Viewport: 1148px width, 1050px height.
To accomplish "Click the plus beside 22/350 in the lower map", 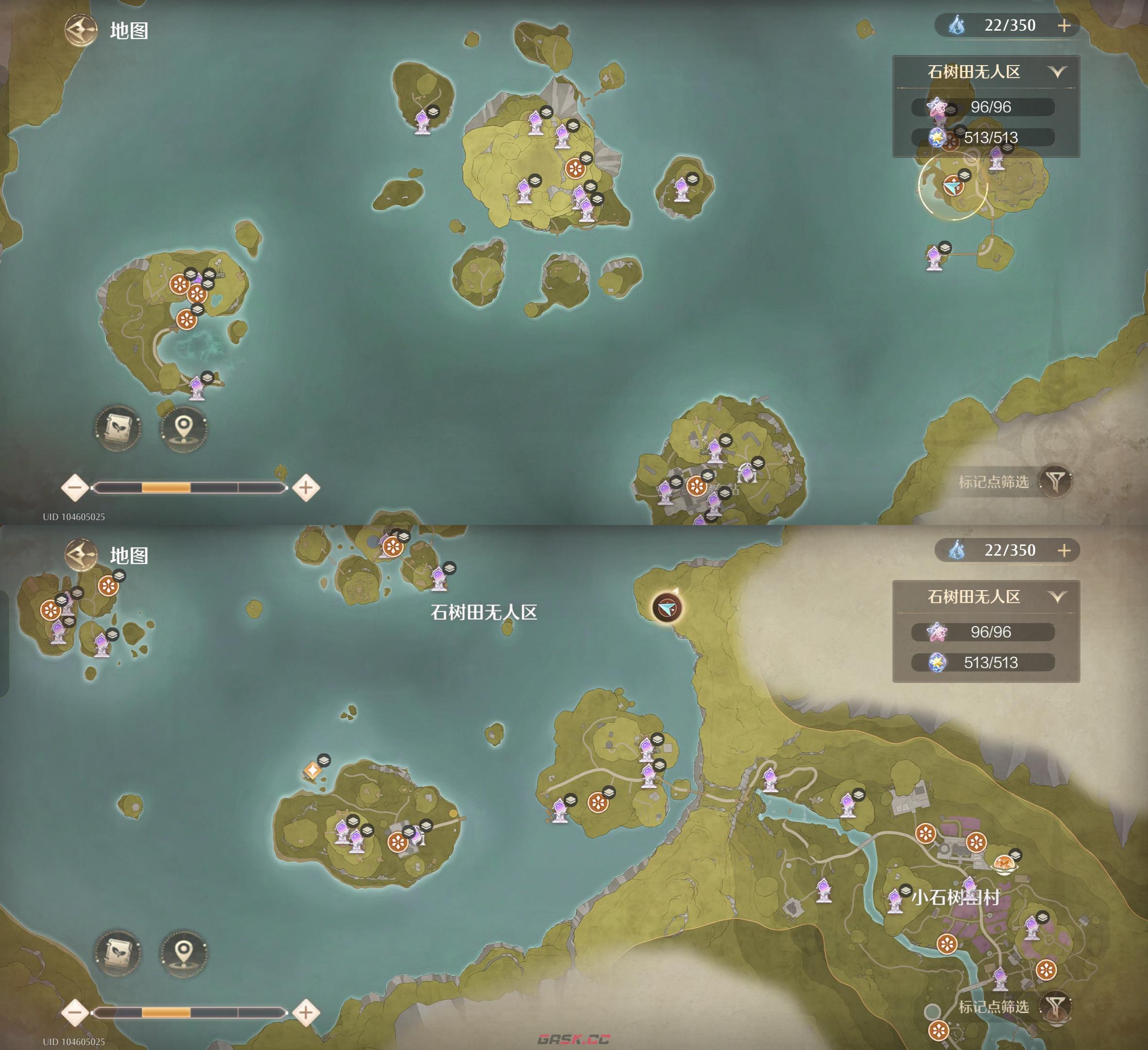I will 1064,551.
